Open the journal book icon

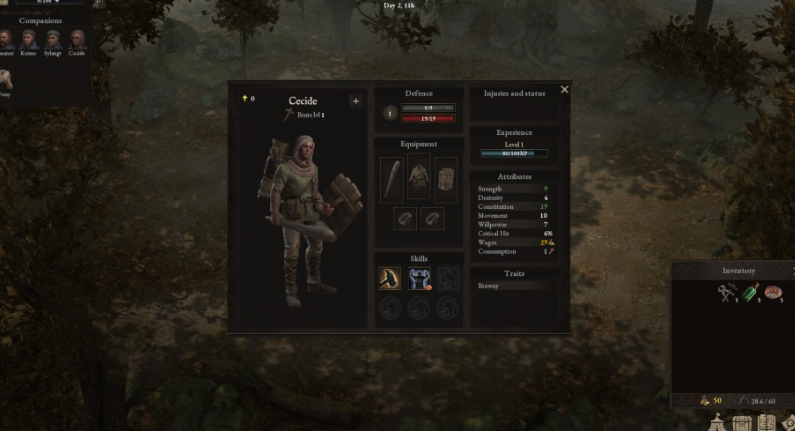[x=769, y=423]
